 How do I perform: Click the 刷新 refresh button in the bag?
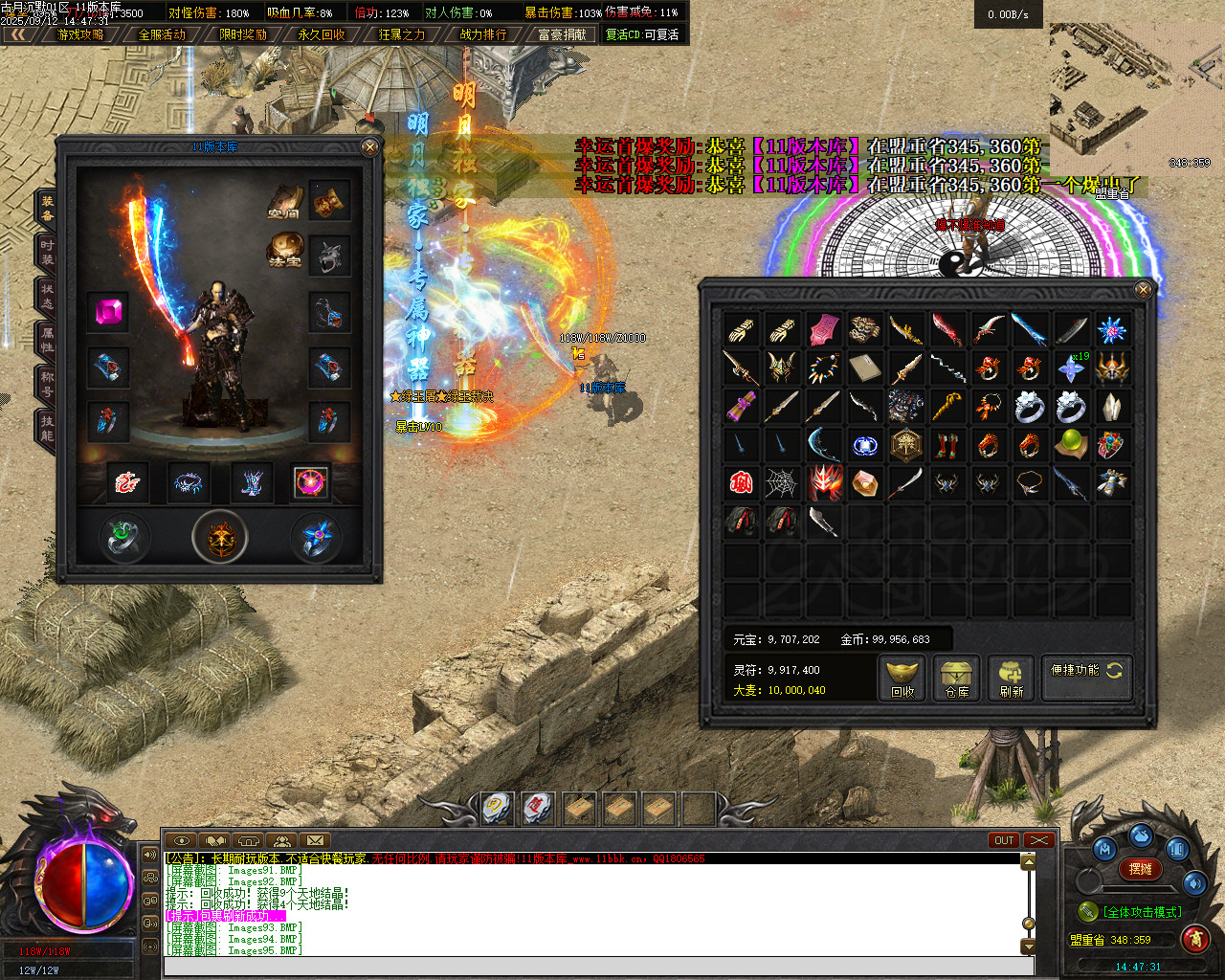(x=1011, y=679)
